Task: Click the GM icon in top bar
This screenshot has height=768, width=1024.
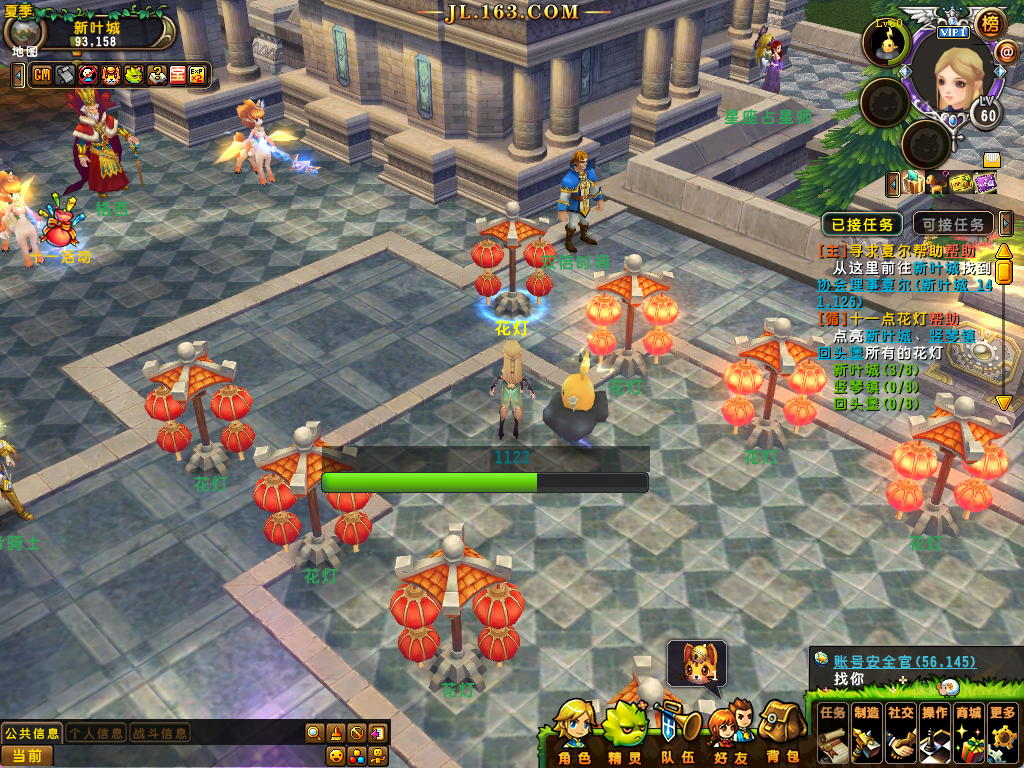Action: click(x=42, y=75)
